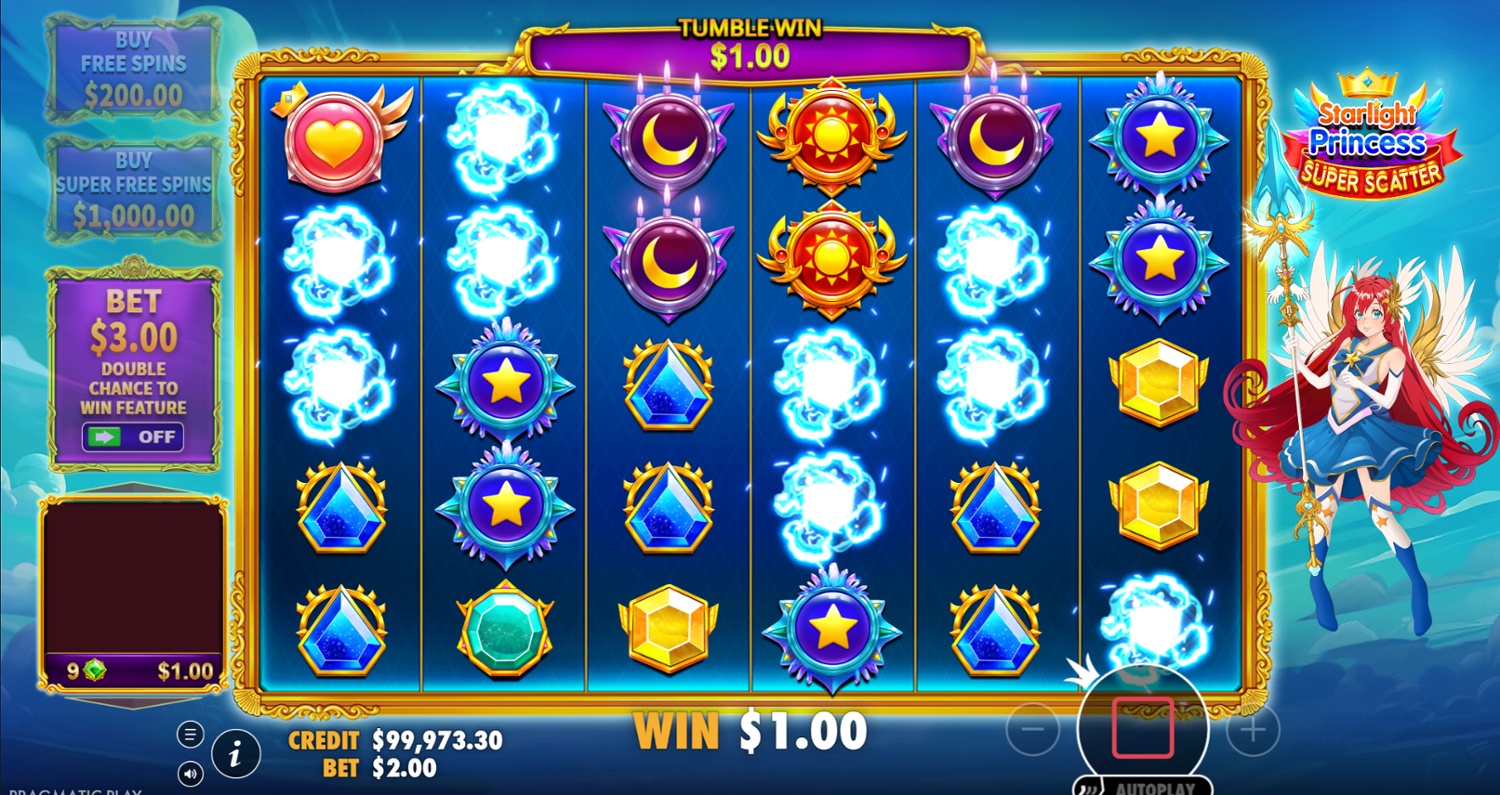Buy Free Spins for $200.00
The width and height of the screenshot is (1500, 795).
click(134, 68)
